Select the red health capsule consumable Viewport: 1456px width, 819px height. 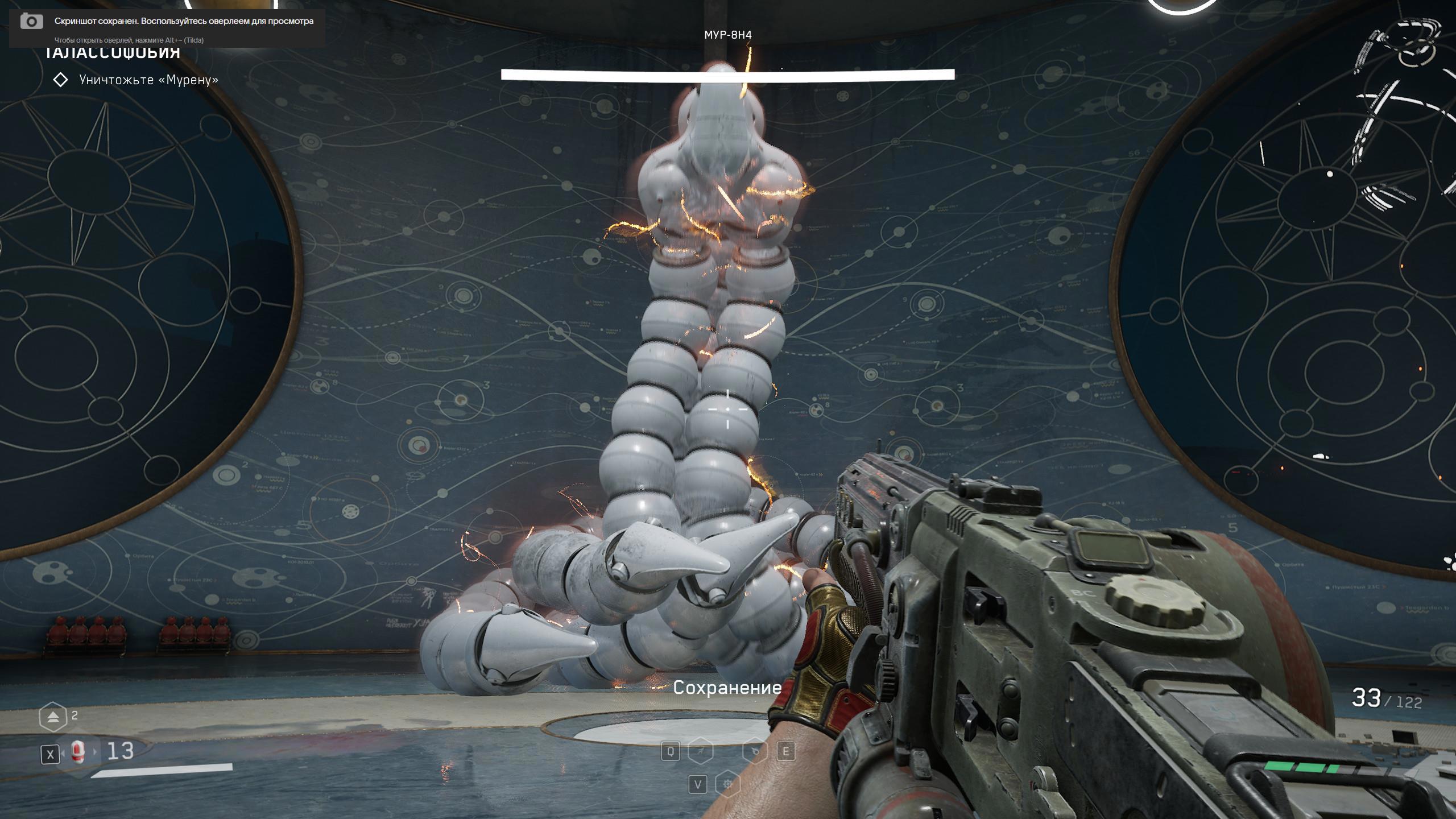[x=78, y=752]
